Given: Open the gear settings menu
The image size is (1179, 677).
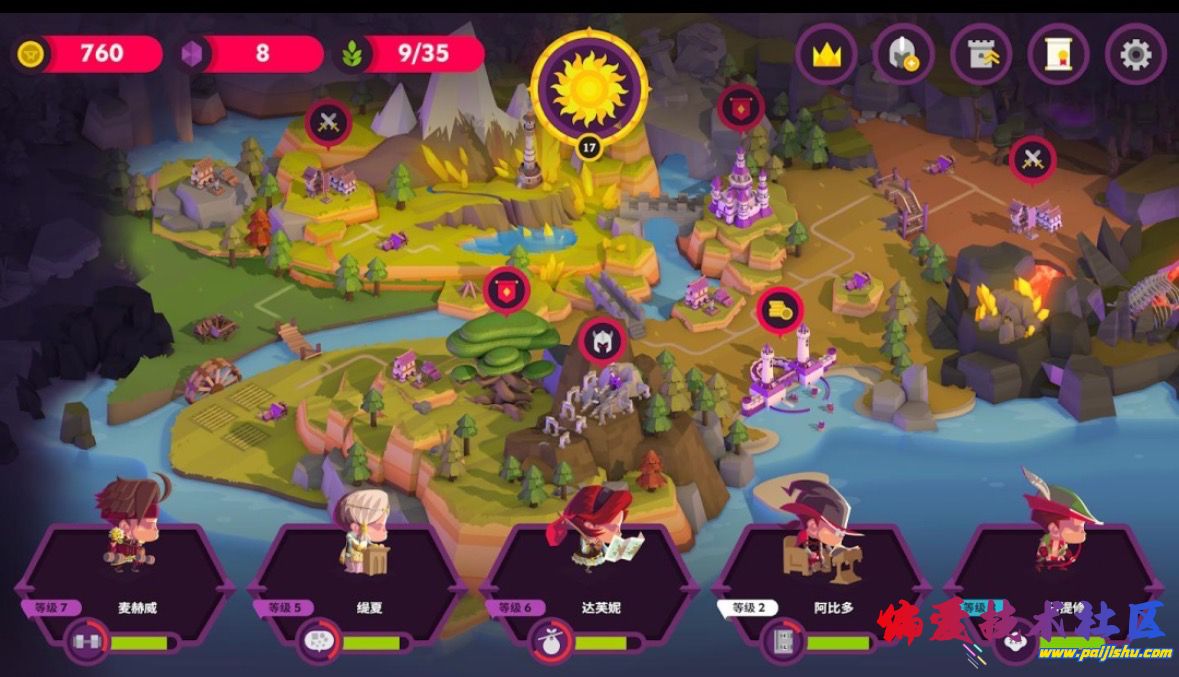Looking at the screenshot, I should coord(1135,54).
